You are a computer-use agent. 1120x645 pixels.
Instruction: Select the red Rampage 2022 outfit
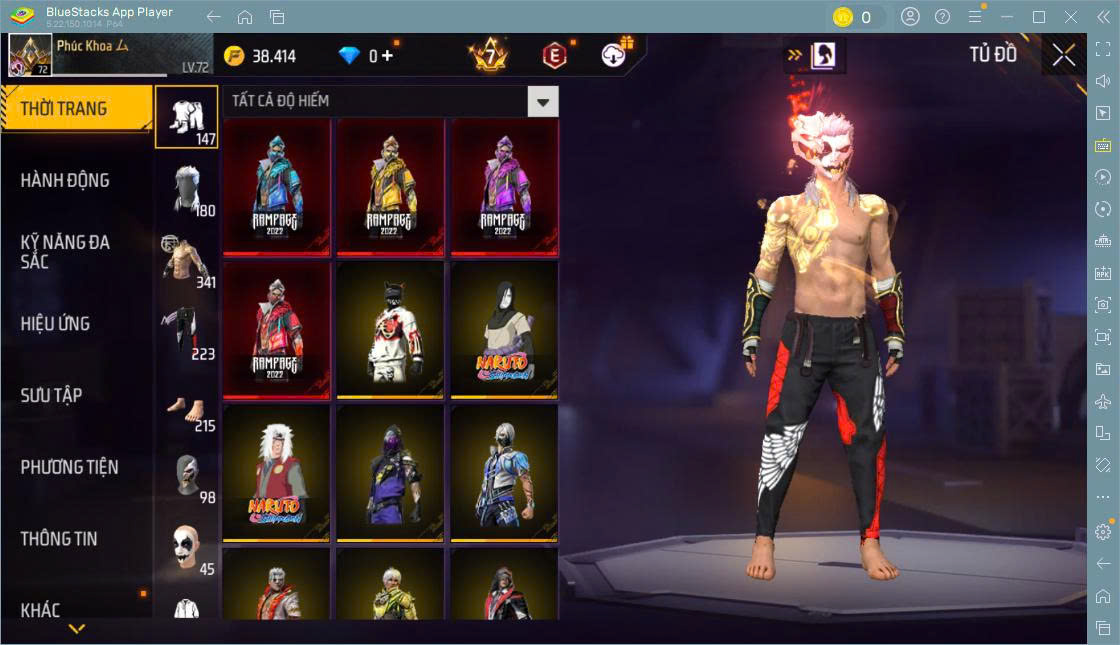coord(277,329)
